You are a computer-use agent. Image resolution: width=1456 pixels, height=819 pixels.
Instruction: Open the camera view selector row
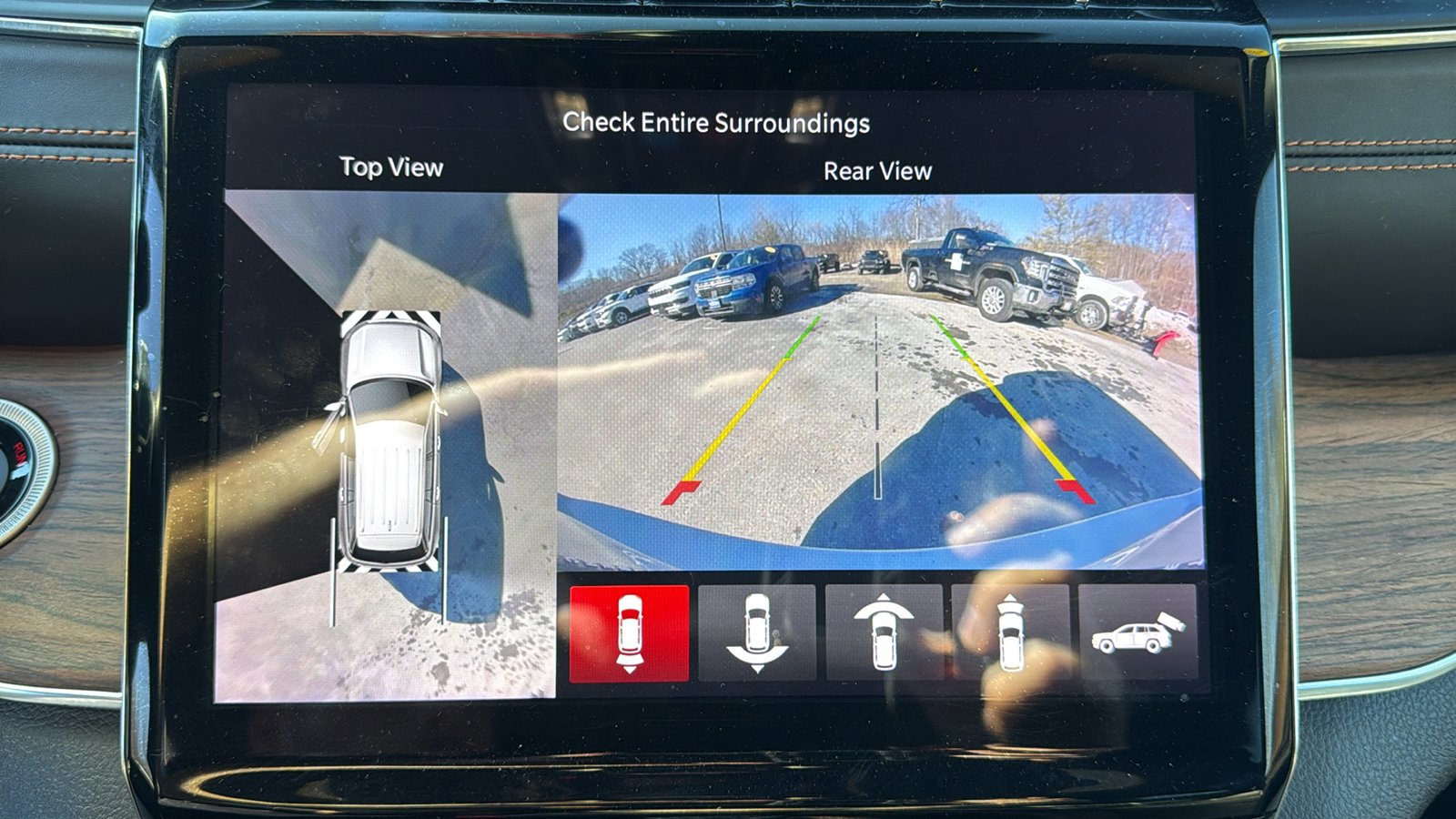[x=884, y=634]
